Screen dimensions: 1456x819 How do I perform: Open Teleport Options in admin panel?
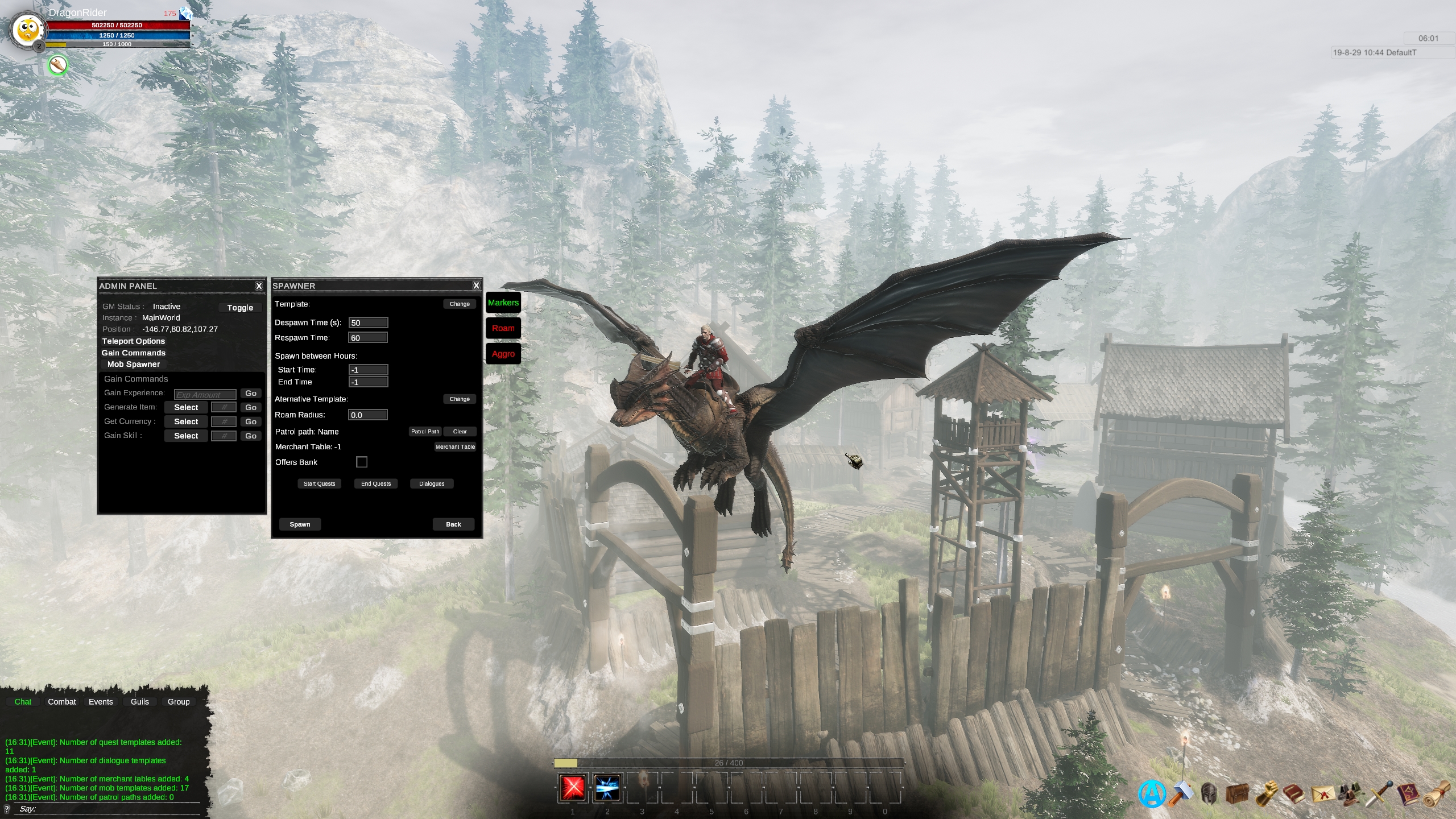click(134, 341)
